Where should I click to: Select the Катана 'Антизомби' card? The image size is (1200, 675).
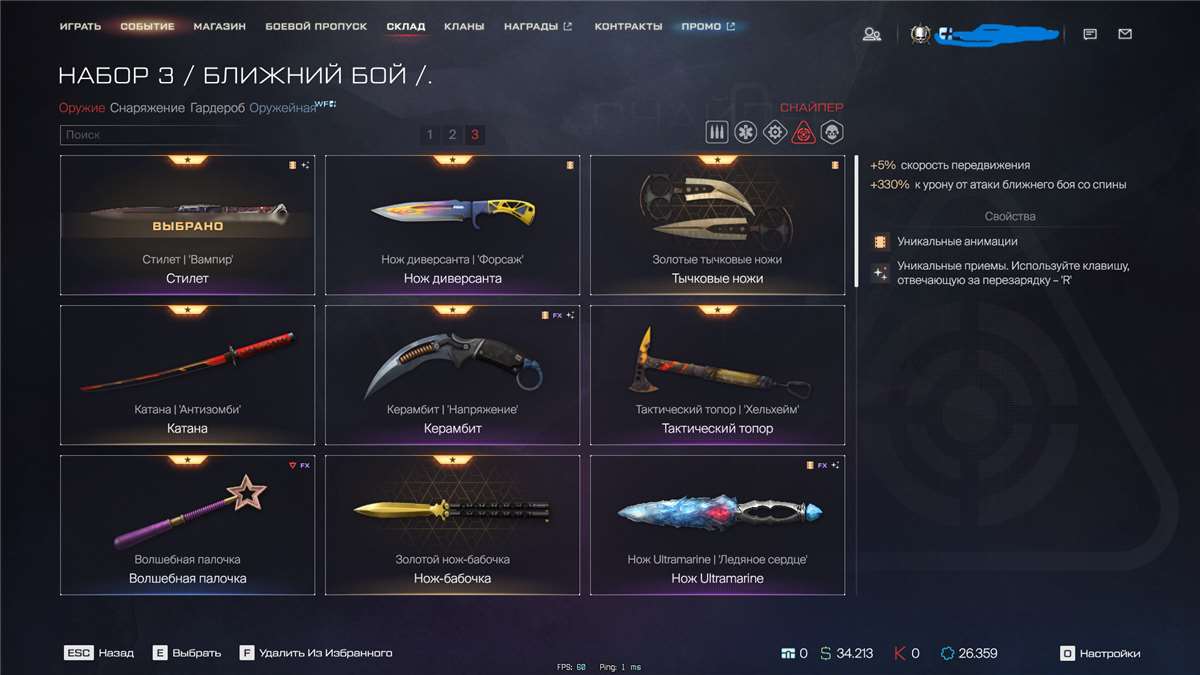pyautogui.click(x=187, y=375)
